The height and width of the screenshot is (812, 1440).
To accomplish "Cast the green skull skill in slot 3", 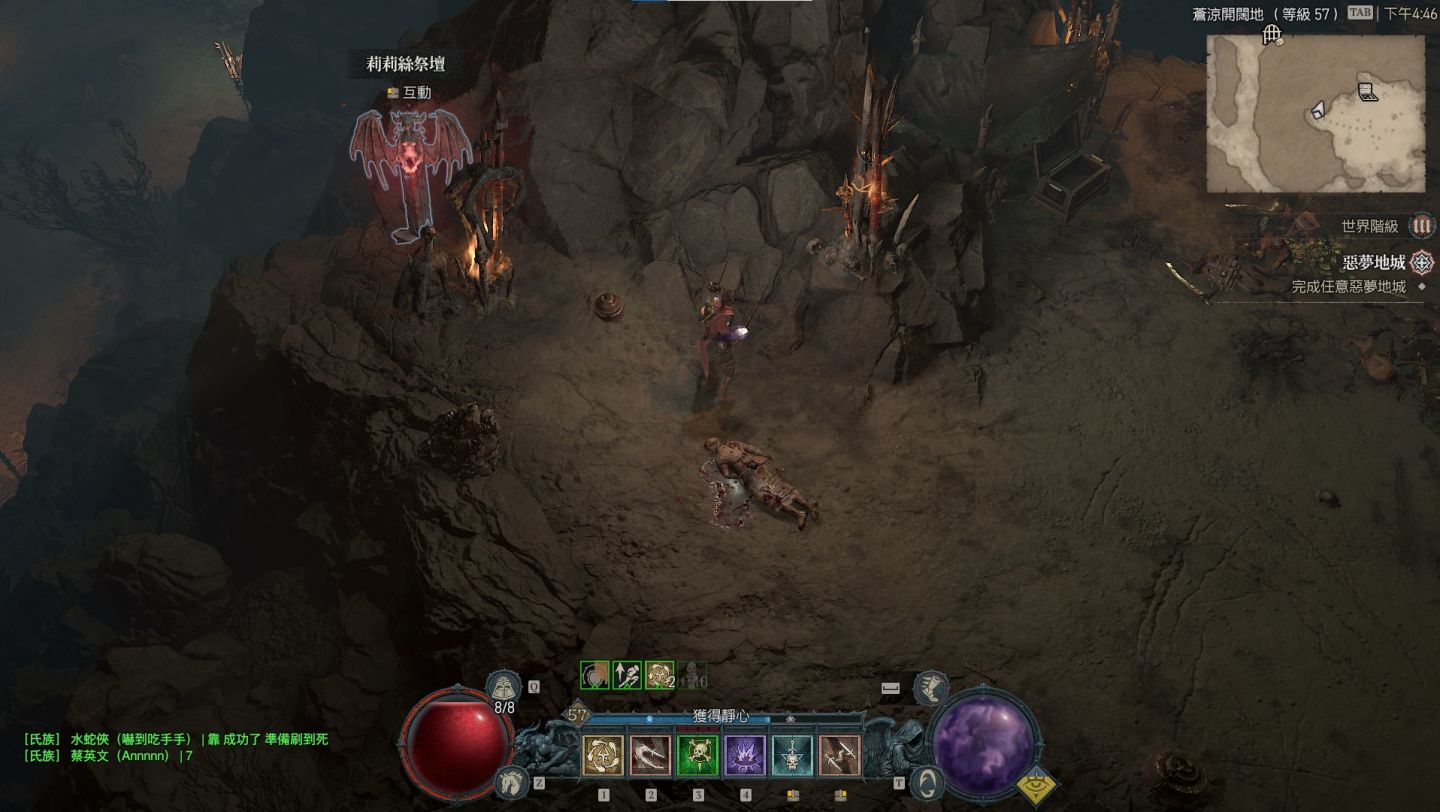I will (x=698, y=756).
